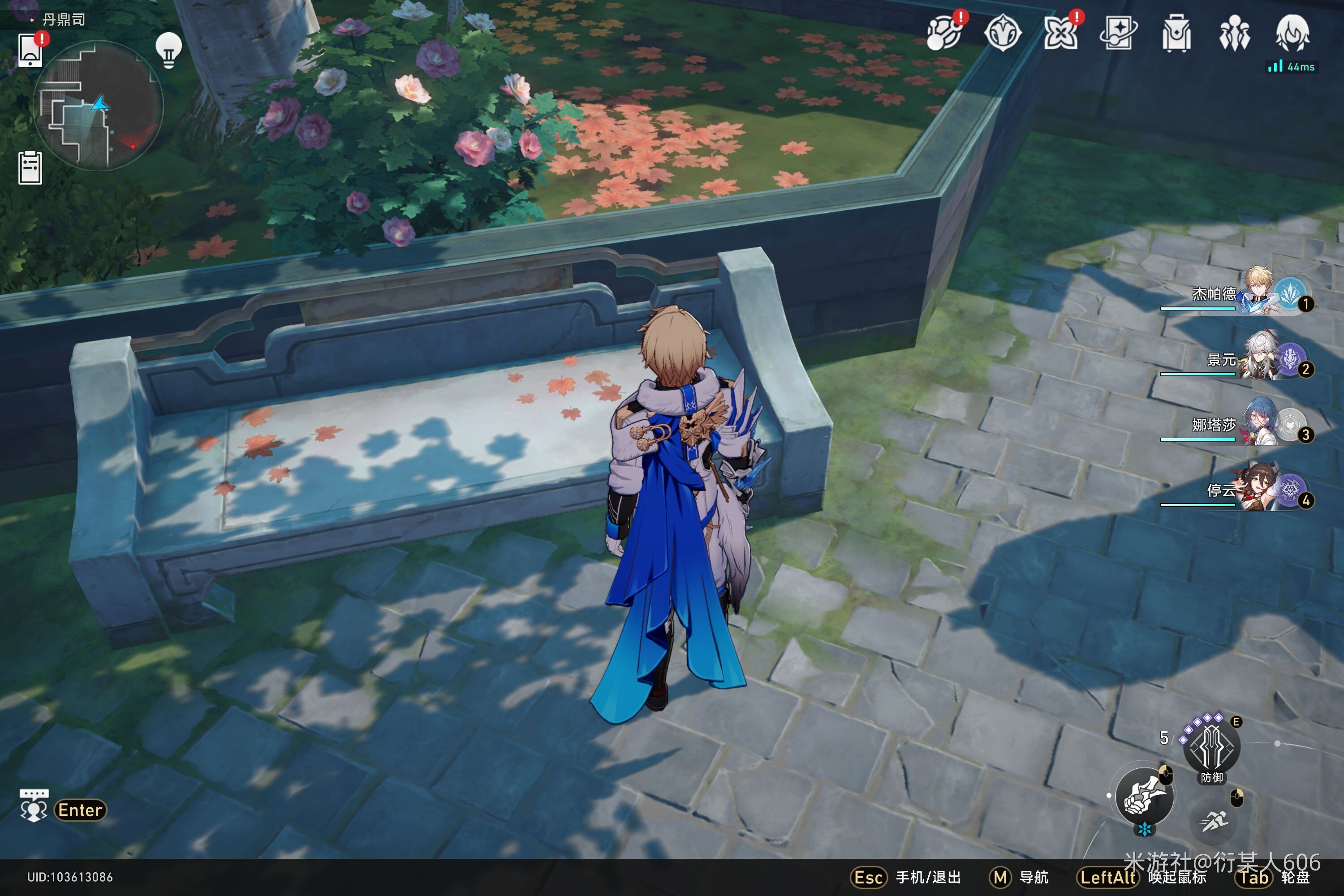Toggle the sprint running icon
This screenshot has width=1344, height=896.
(1213, 822)
